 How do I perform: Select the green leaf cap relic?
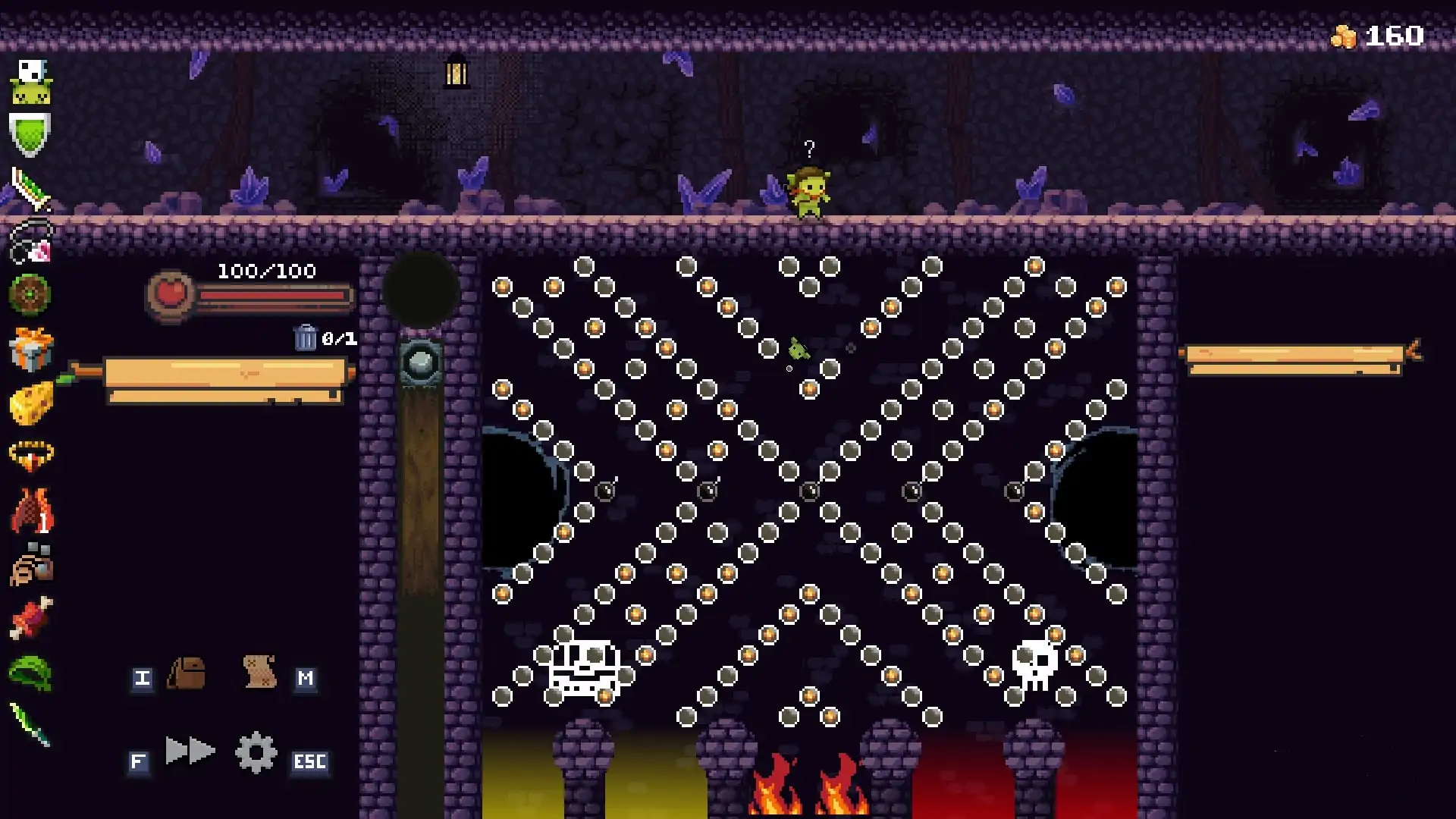pos(30,673)
